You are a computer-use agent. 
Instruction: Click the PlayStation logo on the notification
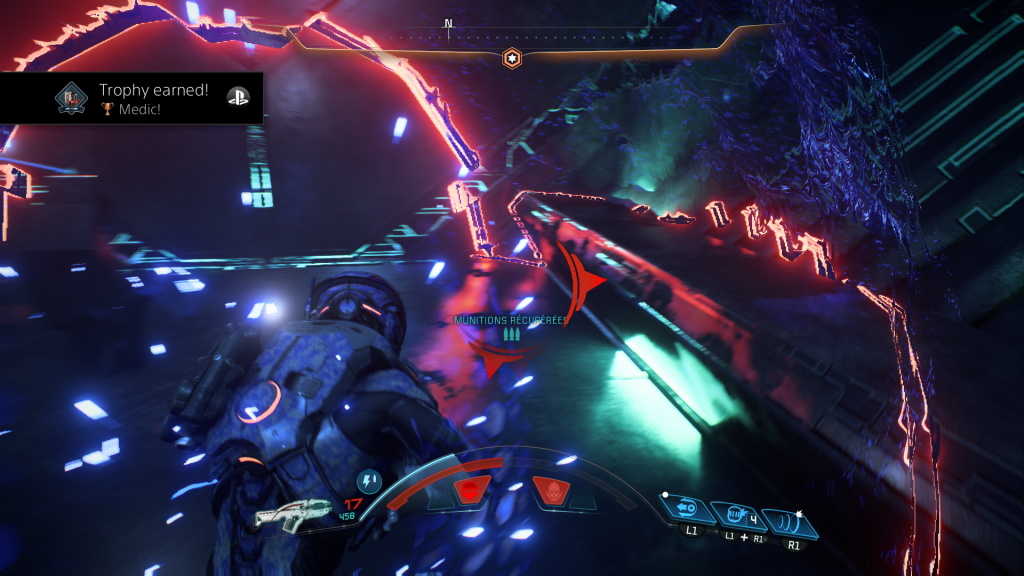point(237,97)
